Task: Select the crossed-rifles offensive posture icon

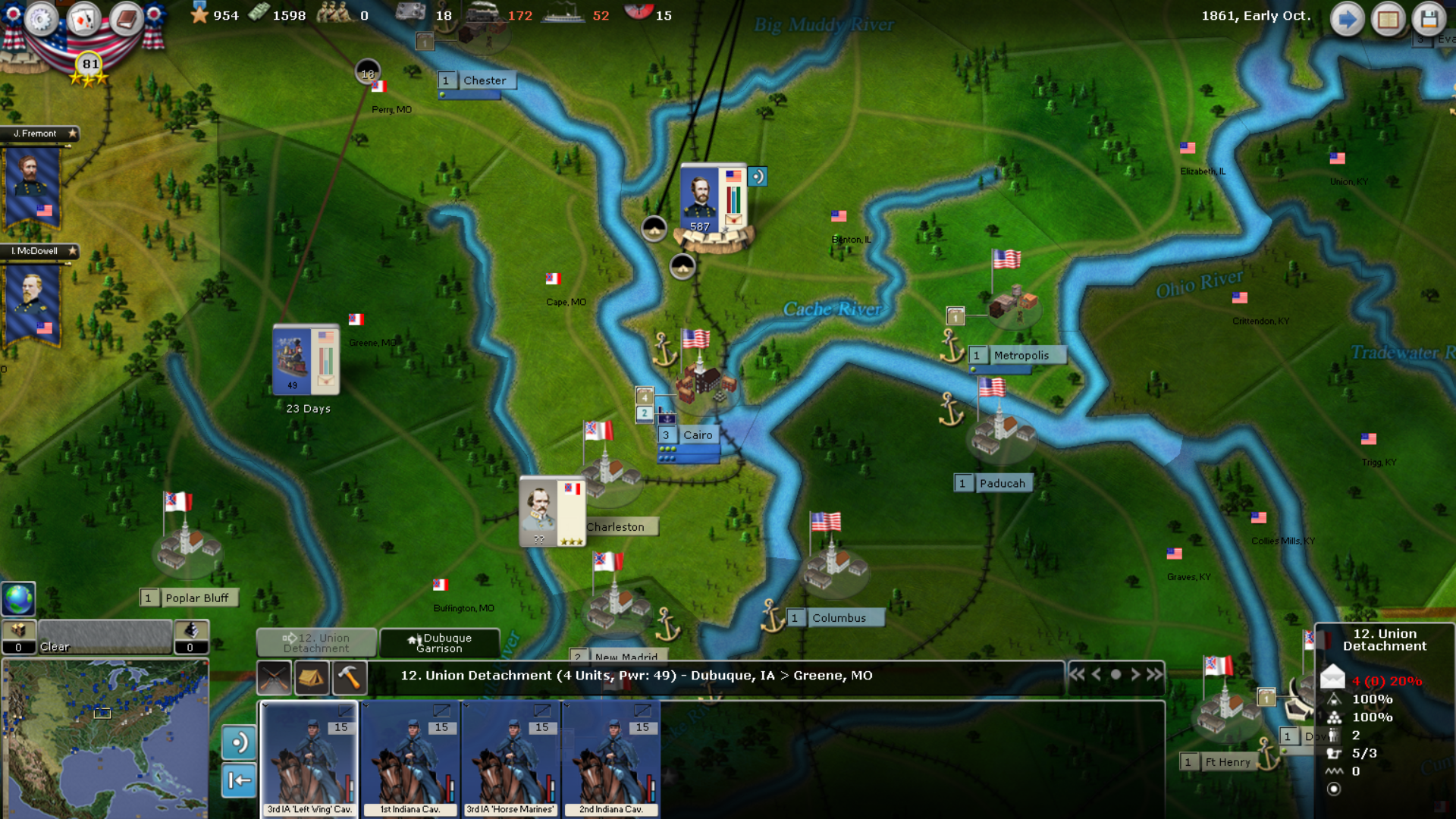Action: (273, 677)
